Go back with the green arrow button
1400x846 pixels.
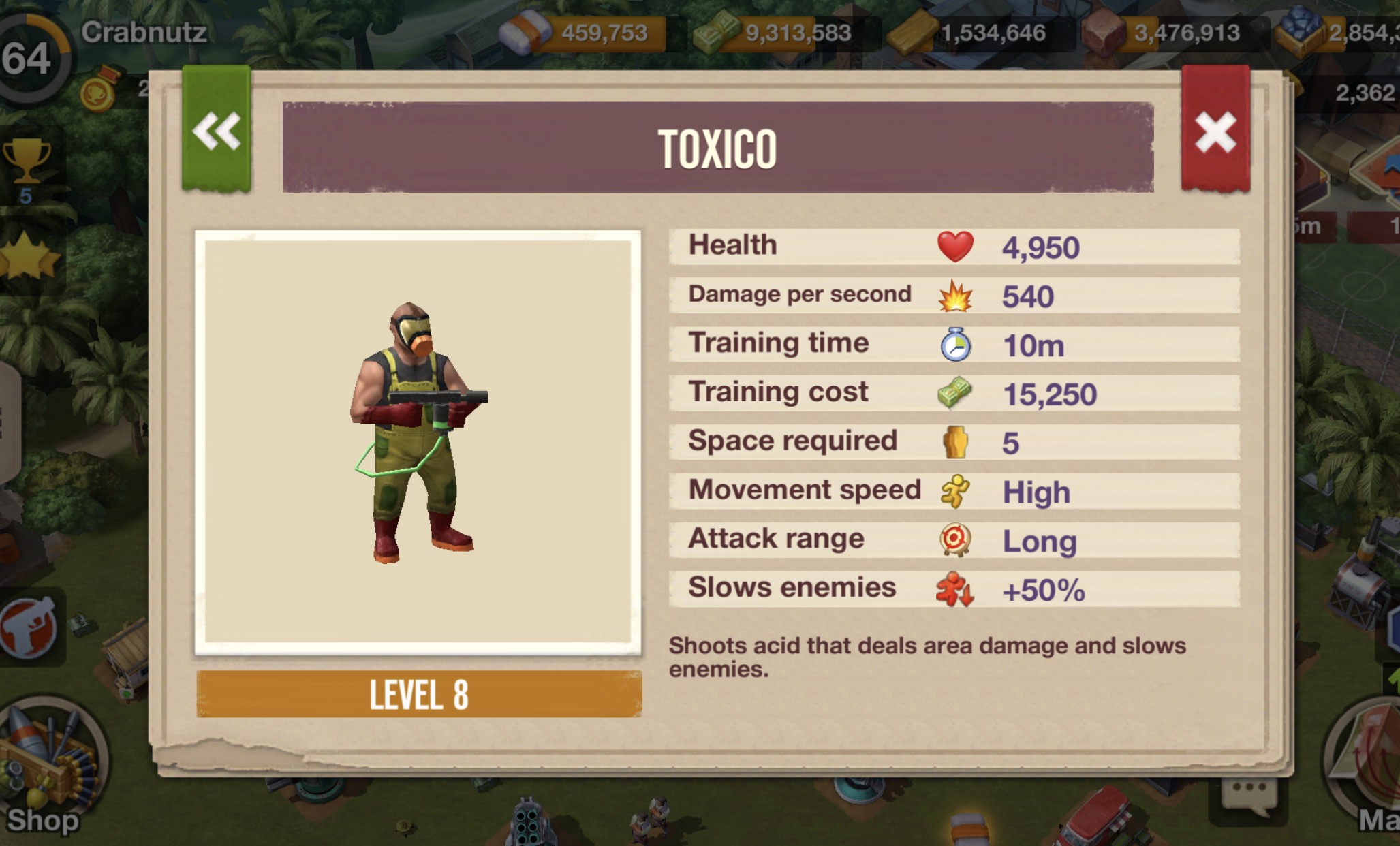click(217, 131)
